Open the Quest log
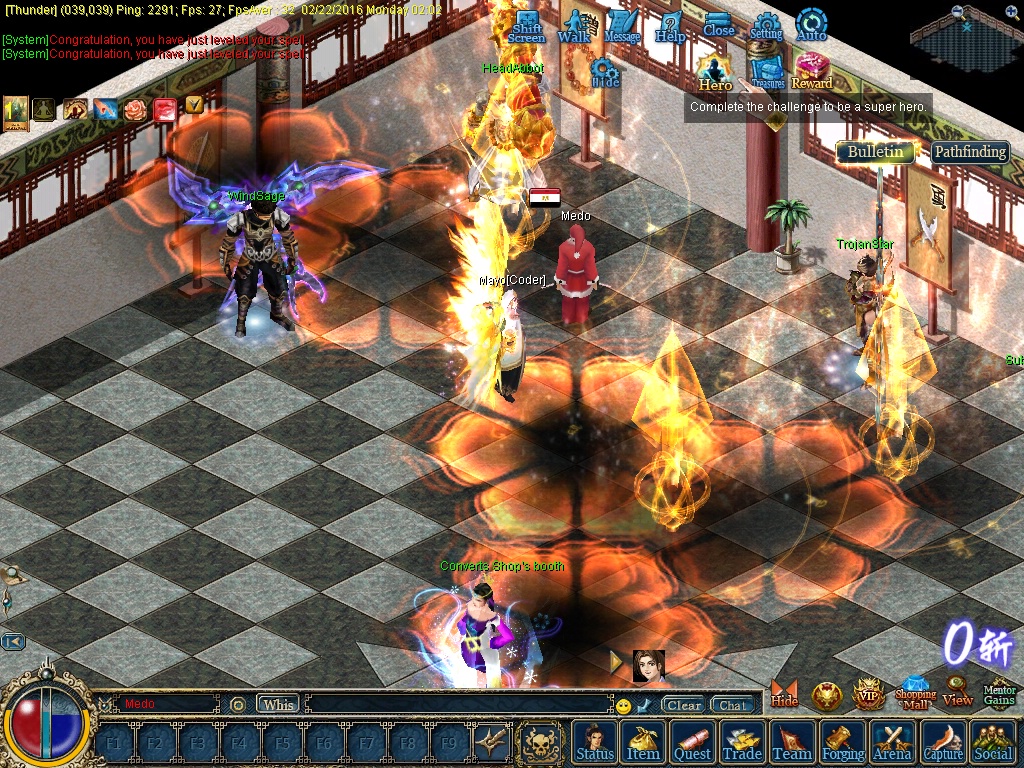The height and width of the screenshot is (768, 1024). coord(692,742)
